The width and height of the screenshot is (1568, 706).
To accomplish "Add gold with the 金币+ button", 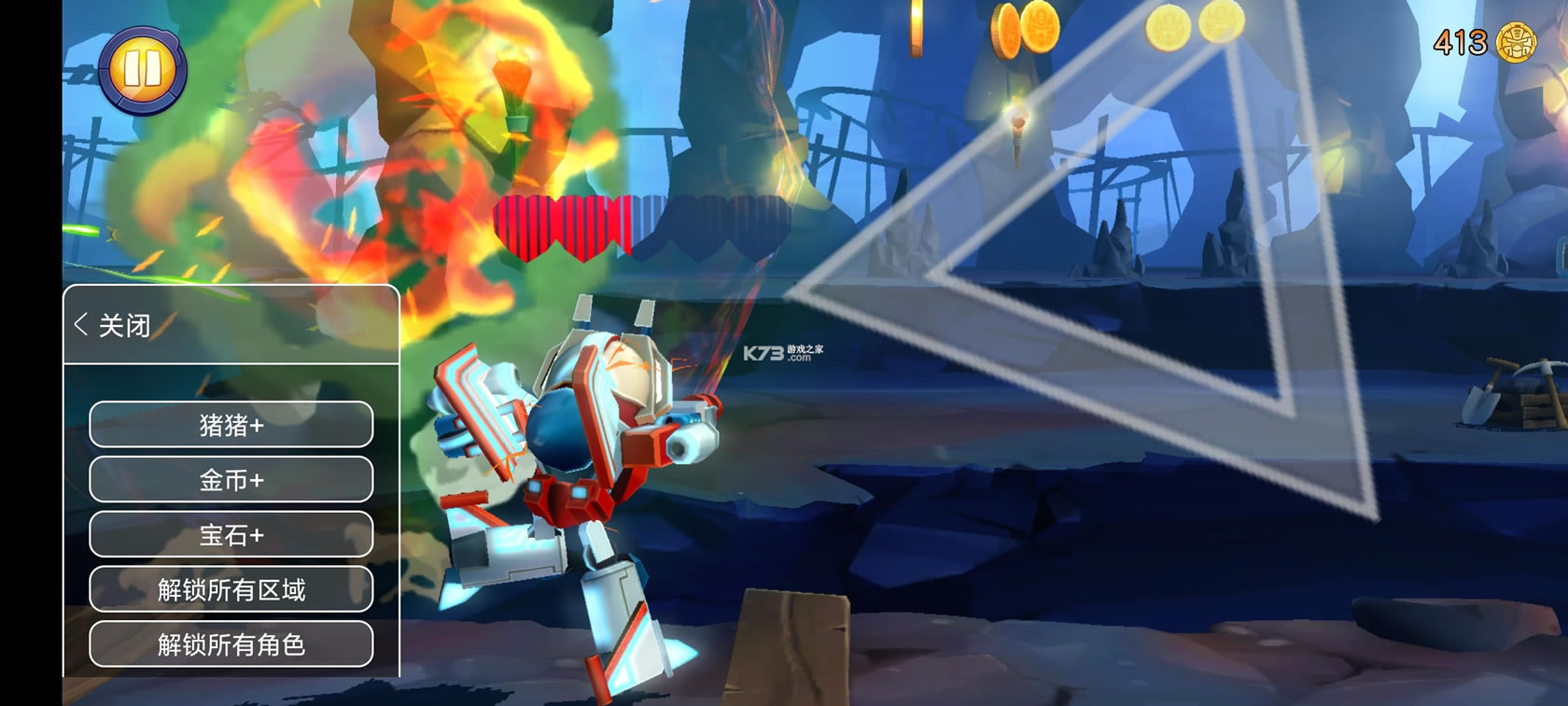I will pyautogui.click(x=231, y=480).
